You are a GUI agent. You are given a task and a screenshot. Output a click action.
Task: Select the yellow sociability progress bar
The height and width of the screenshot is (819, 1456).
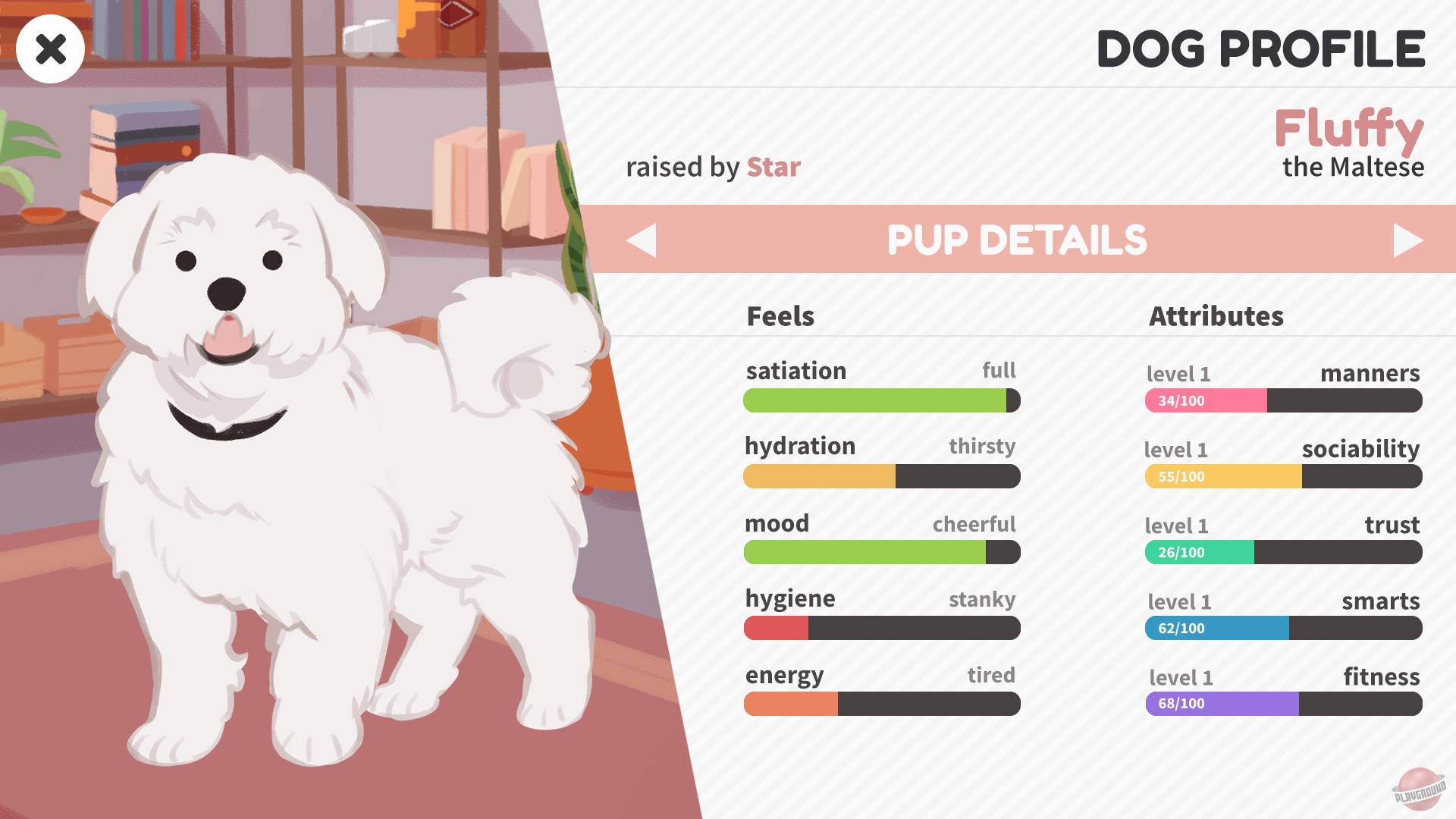tap(1225, 476)
